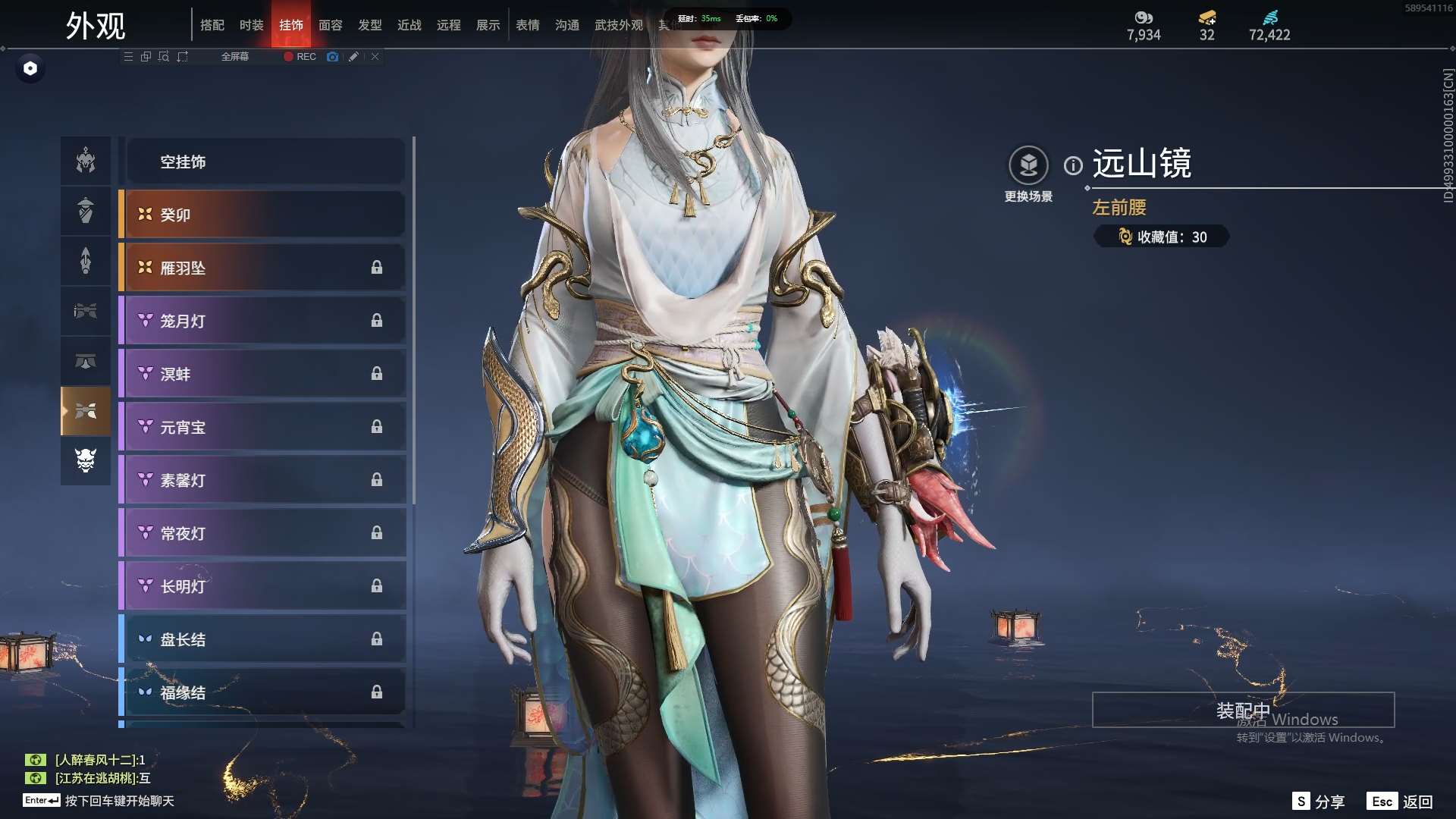Open the hexagon settings icon

pyautogui.click(x=30, y=68)
